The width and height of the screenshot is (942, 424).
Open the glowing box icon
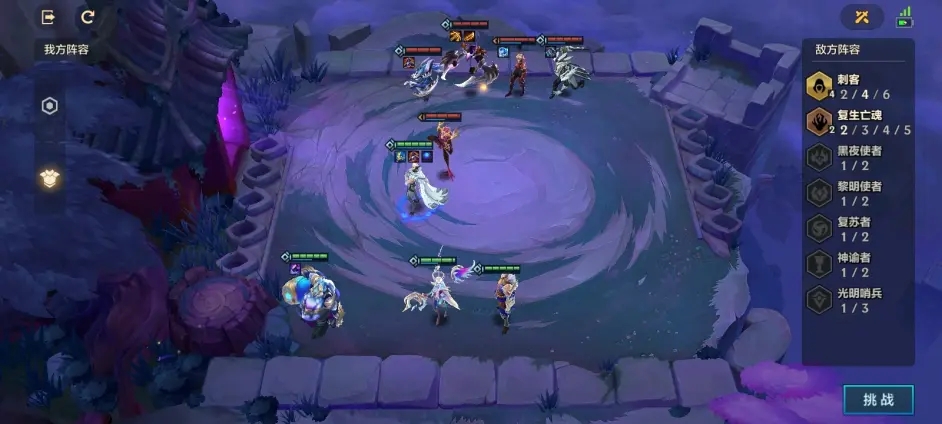49,178
